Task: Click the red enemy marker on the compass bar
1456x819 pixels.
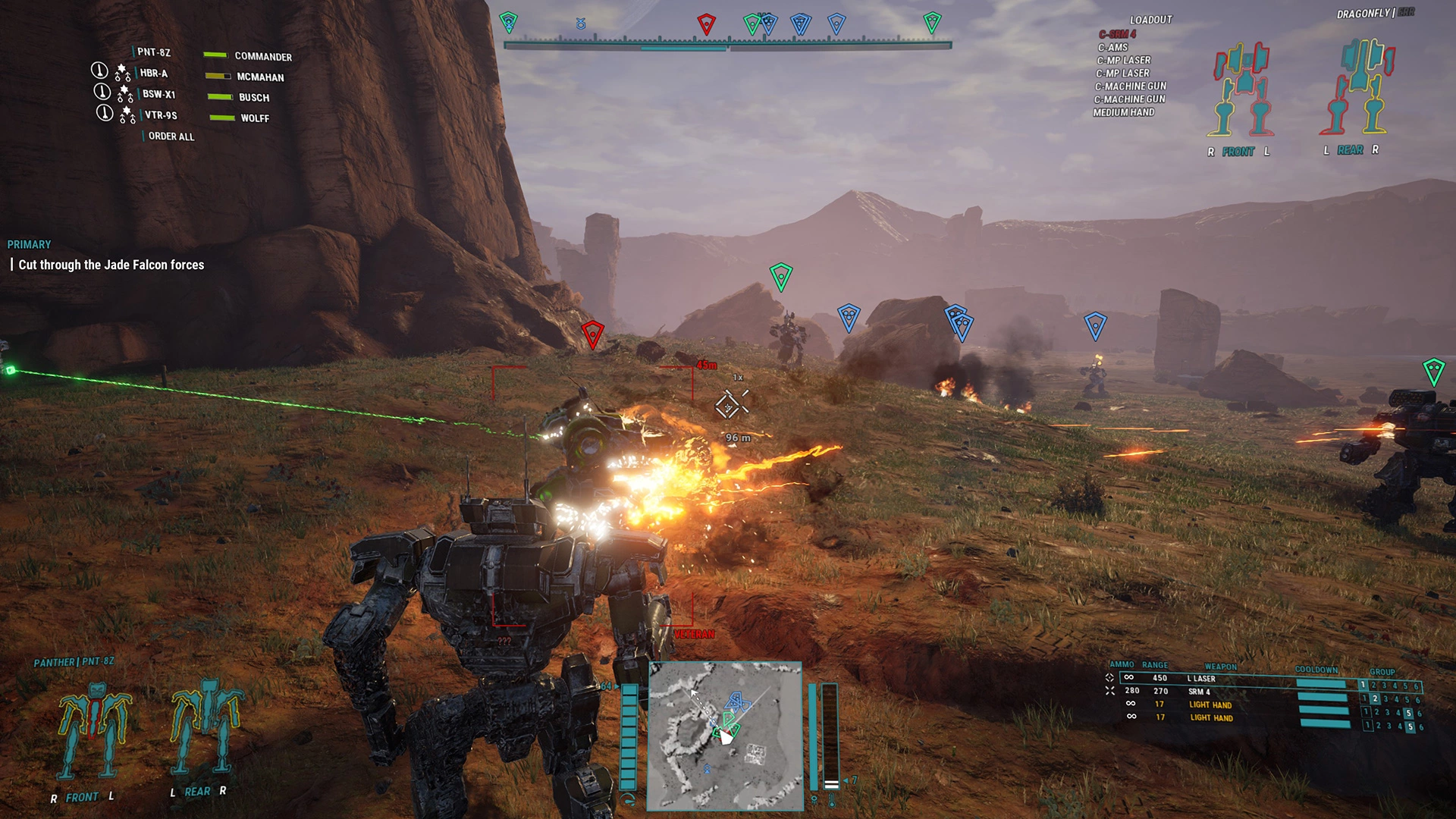Action: (x=706, y=24)
